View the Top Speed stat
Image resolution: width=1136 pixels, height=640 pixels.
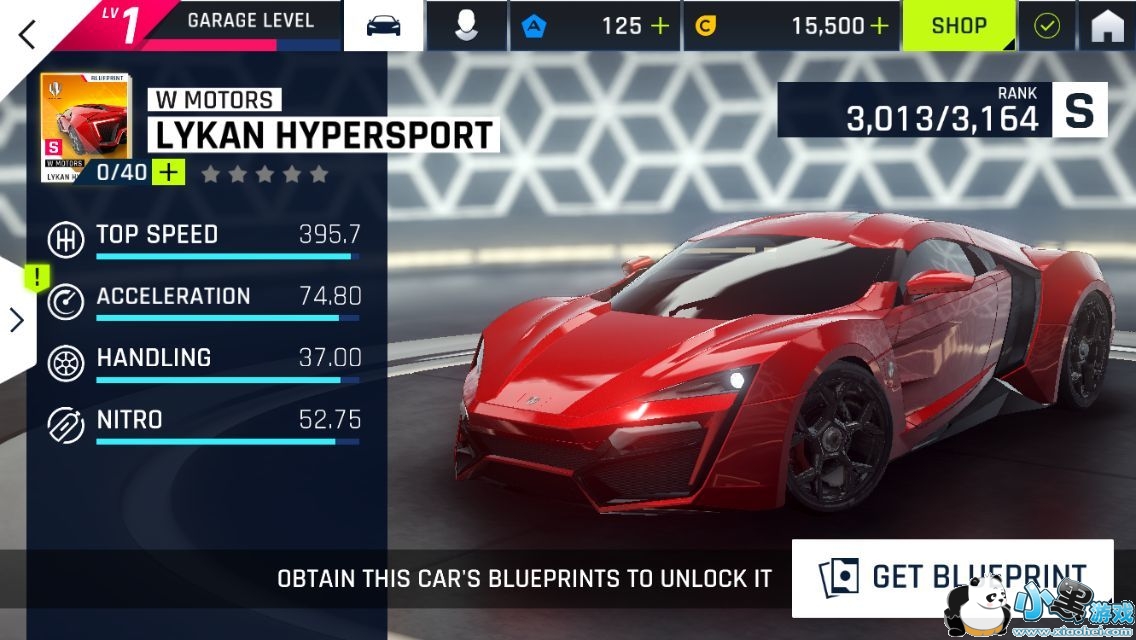click(204, 240)
